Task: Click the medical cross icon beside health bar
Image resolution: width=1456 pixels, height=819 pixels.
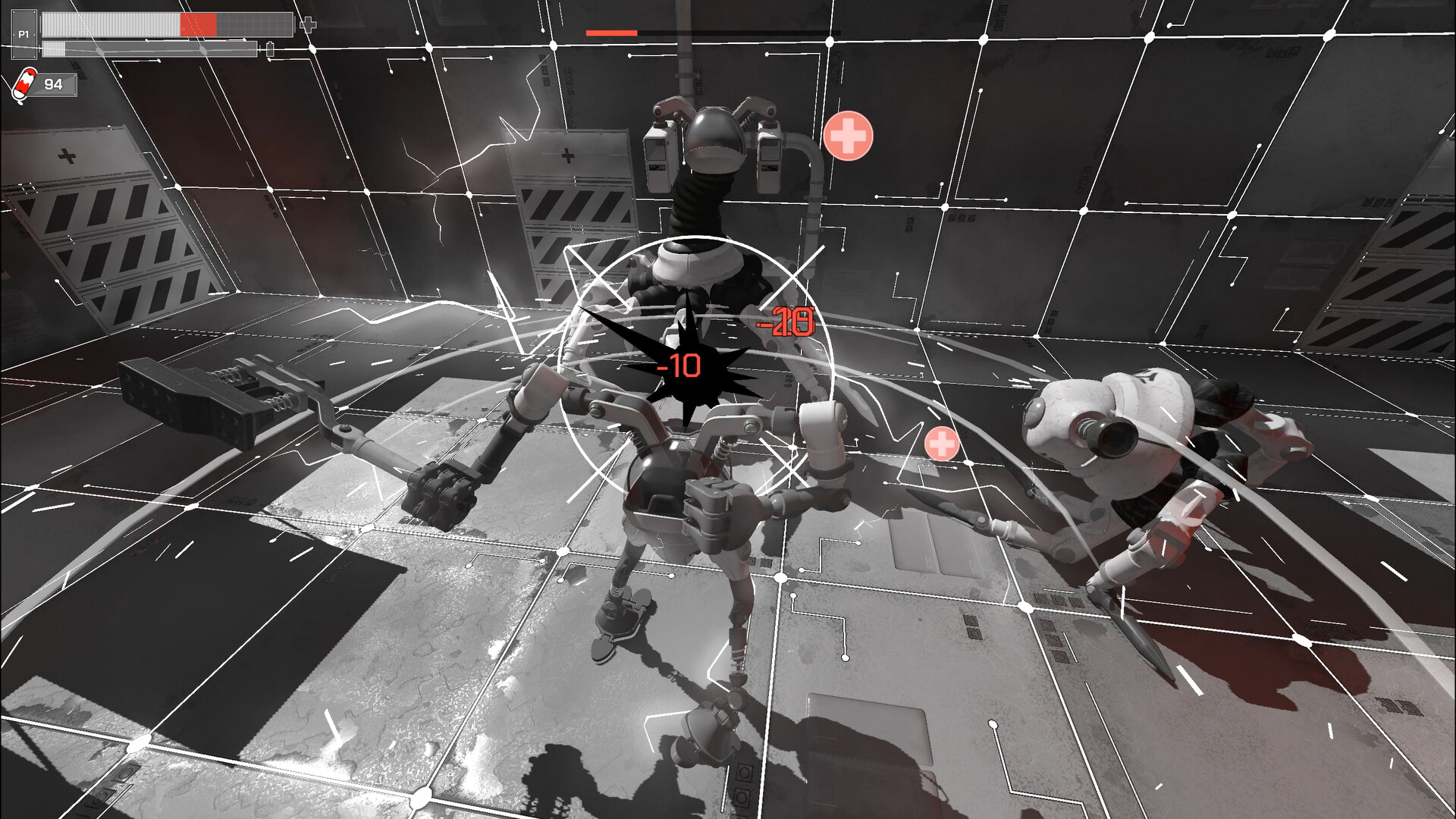Action: pyautogui.click(x=308, y=25)
